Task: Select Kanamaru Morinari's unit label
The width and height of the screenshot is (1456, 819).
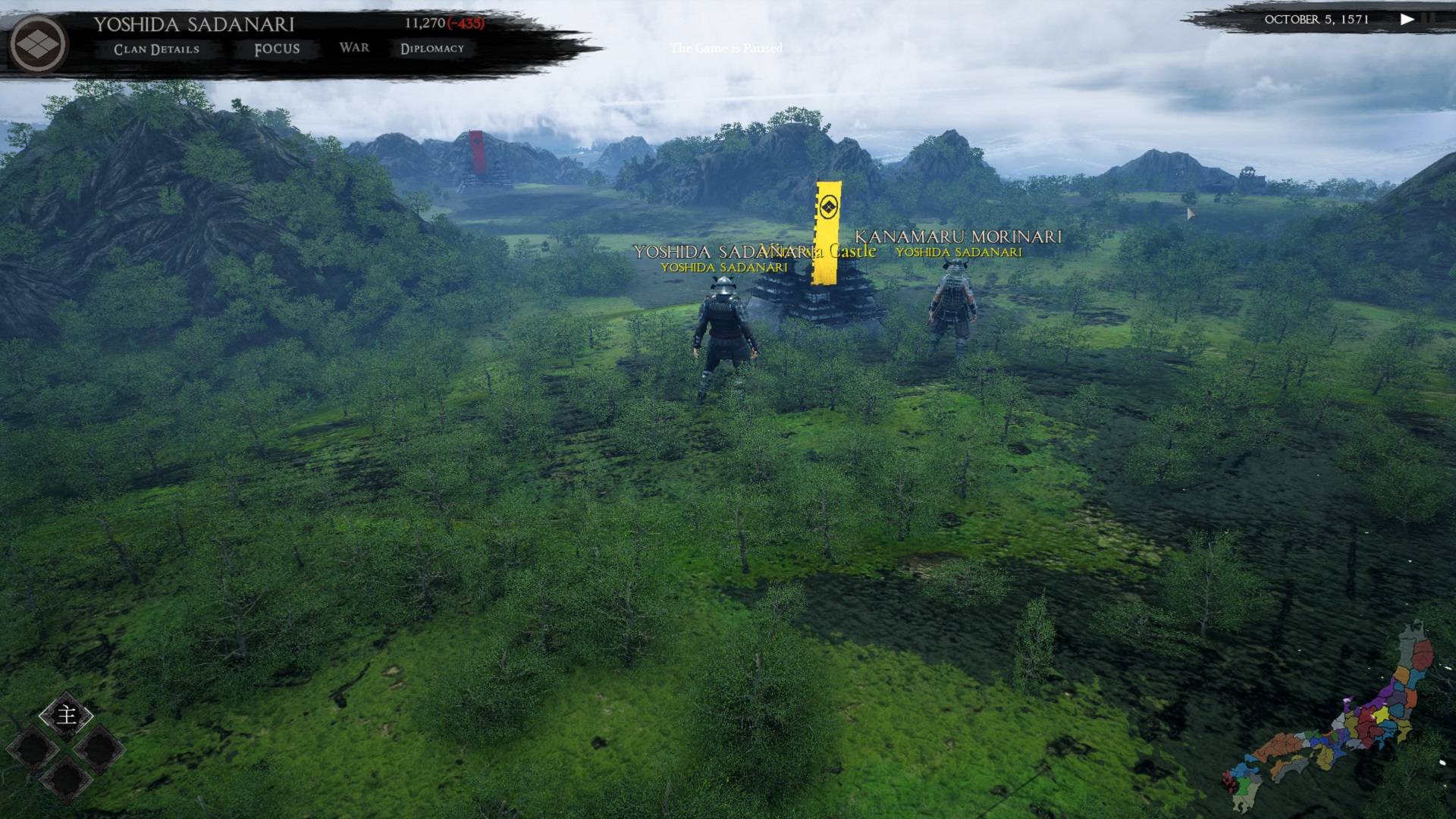Action: coord(958,237)
